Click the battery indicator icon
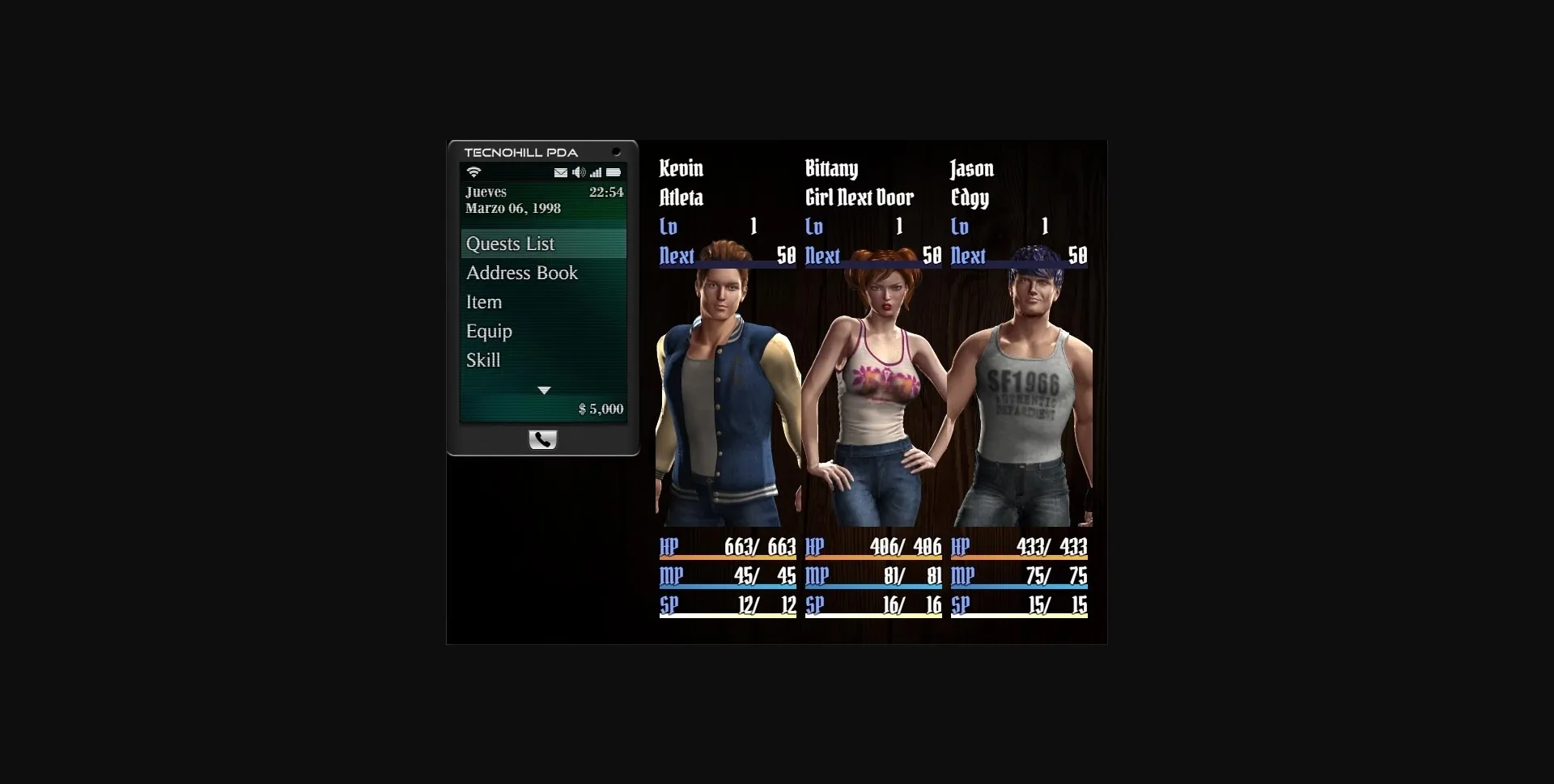 point(614,173)
